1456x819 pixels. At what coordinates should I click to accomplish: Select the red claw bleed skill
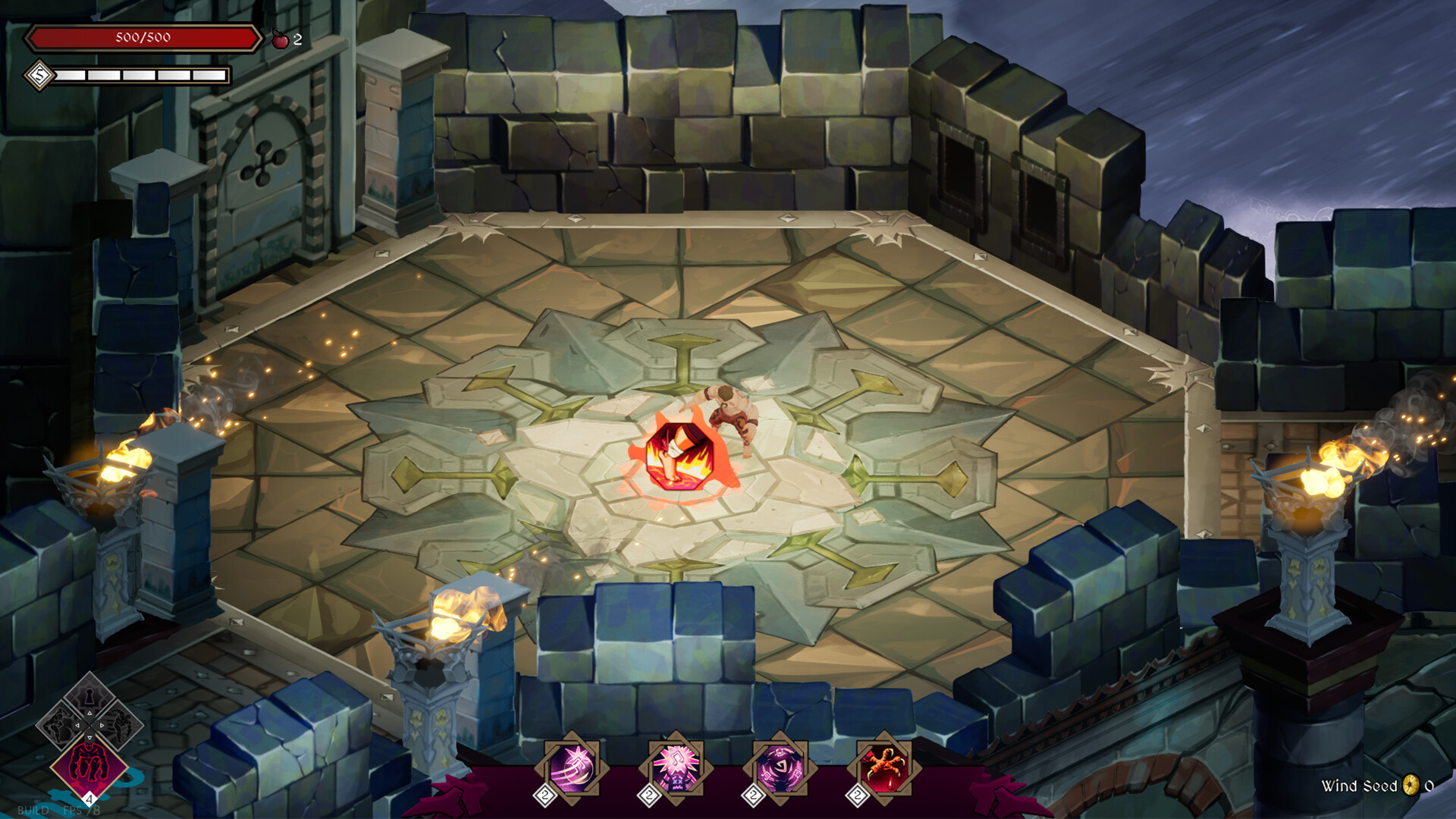[x=884, y=765]
